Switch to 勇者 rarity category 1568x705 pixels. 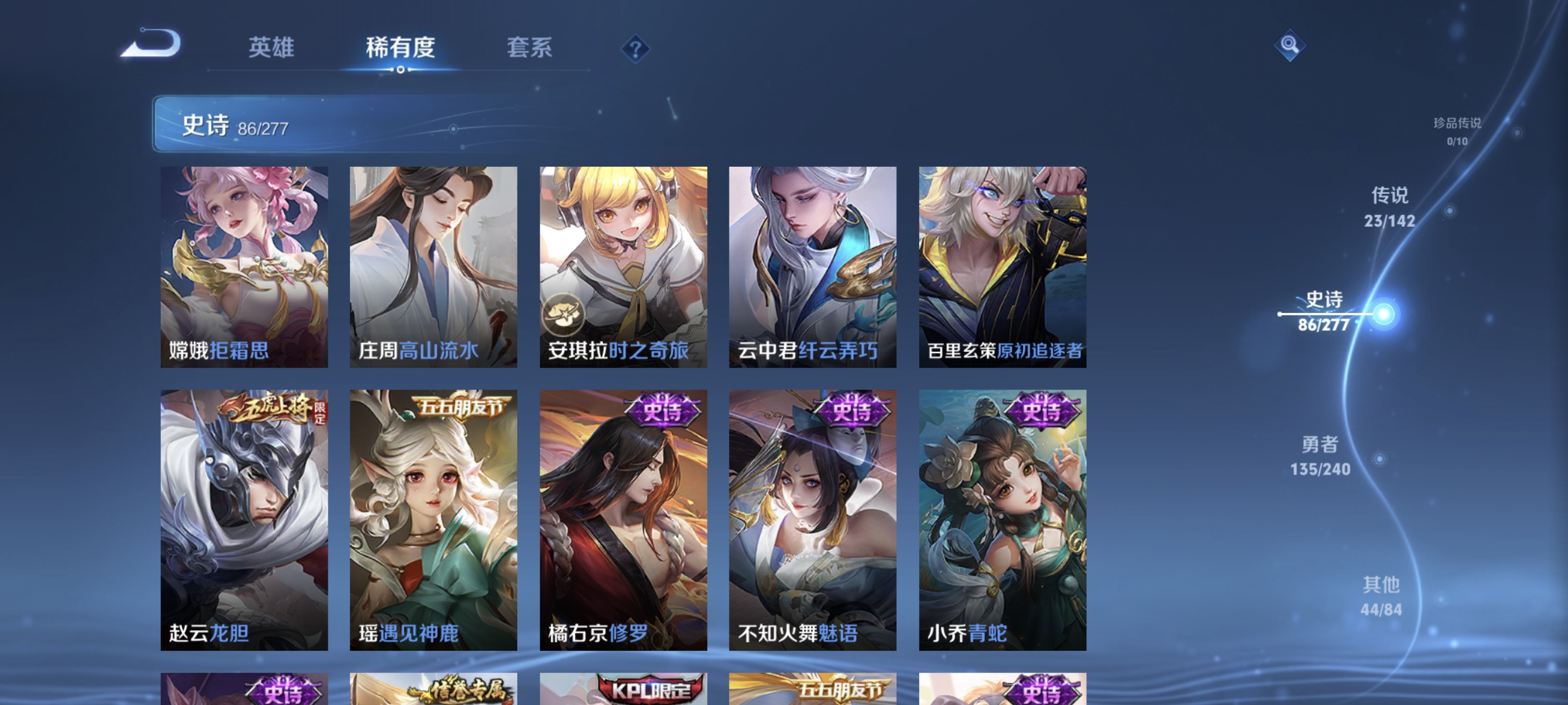[1320, 456]
